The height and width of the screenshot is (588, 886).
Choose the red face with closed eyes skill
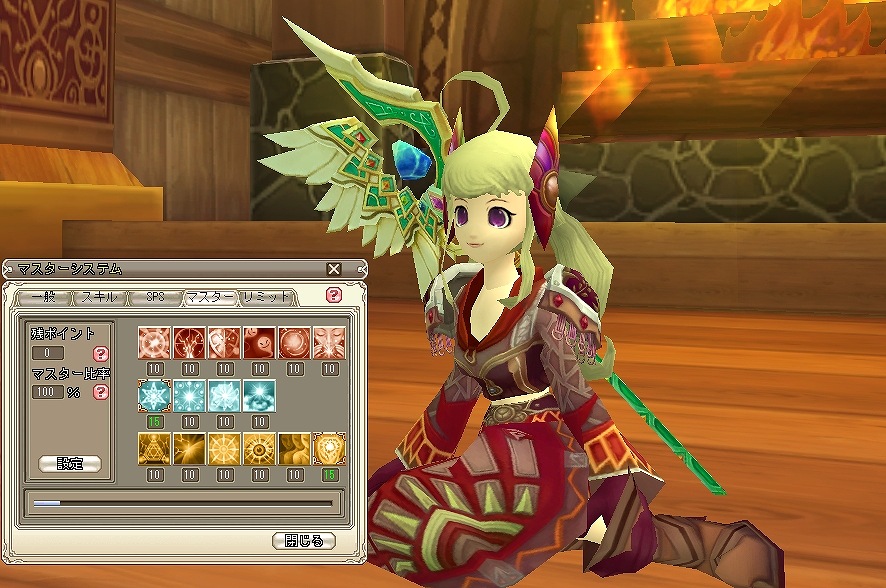pyautogui.click(x=327, y=341)
